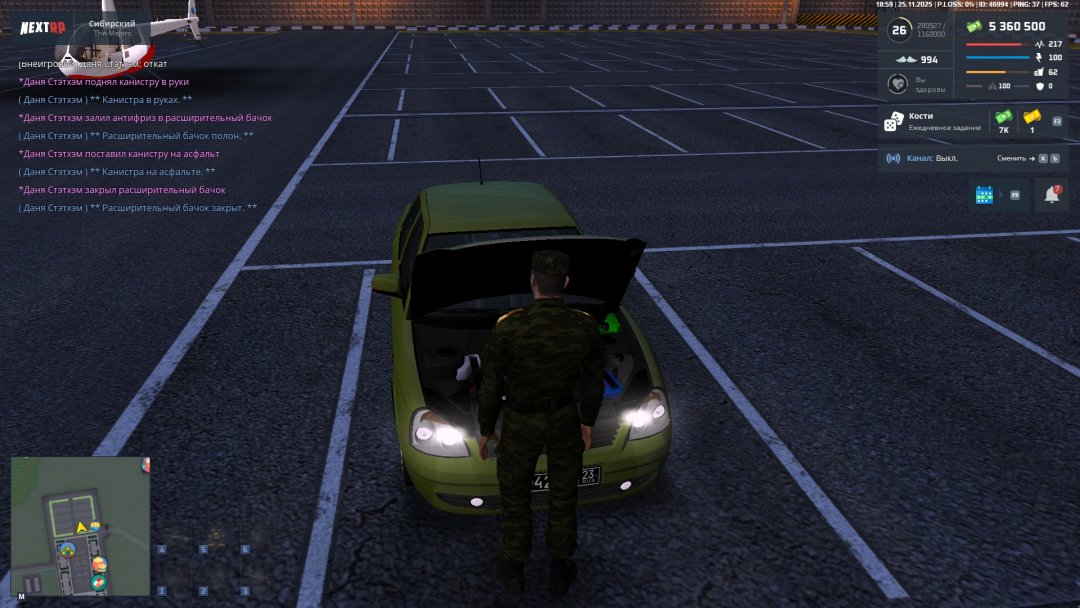Open the calendar events icon

[984, 195]
